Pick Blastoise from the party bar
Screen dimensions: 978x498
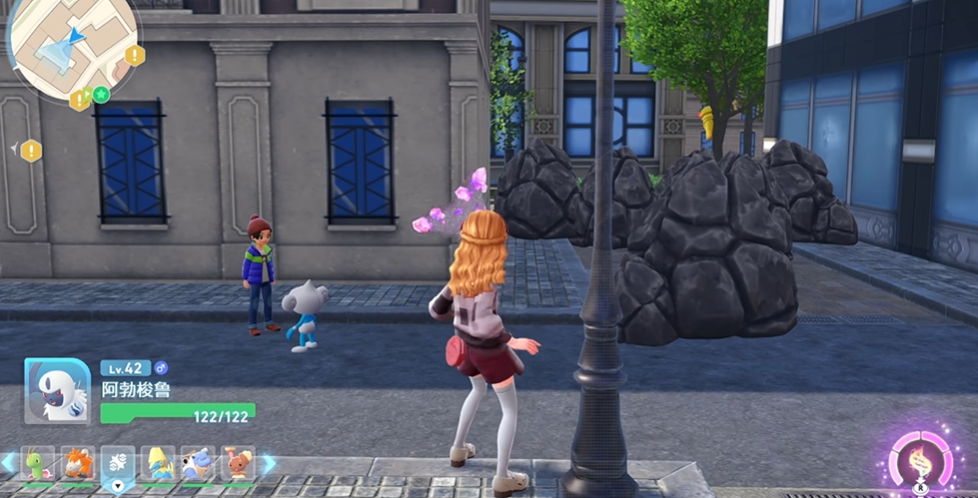click(198, 464)
